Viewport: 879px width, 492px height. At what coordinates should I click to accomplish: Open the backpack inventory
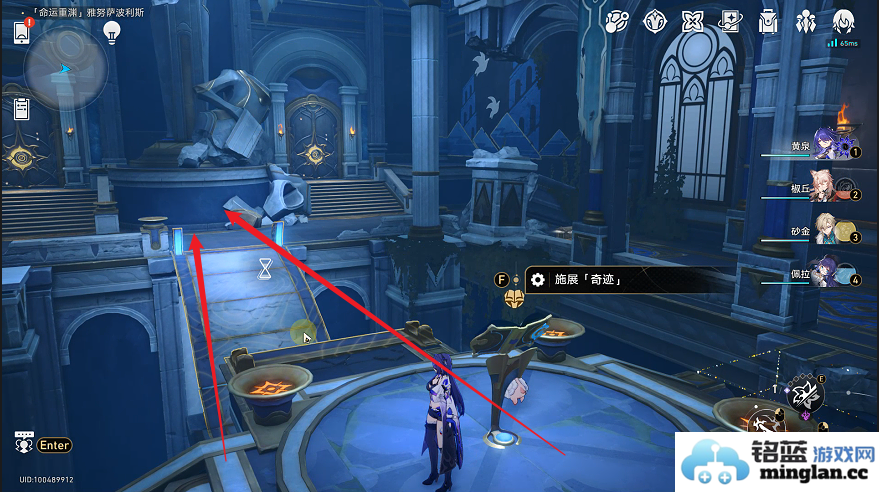768,21
